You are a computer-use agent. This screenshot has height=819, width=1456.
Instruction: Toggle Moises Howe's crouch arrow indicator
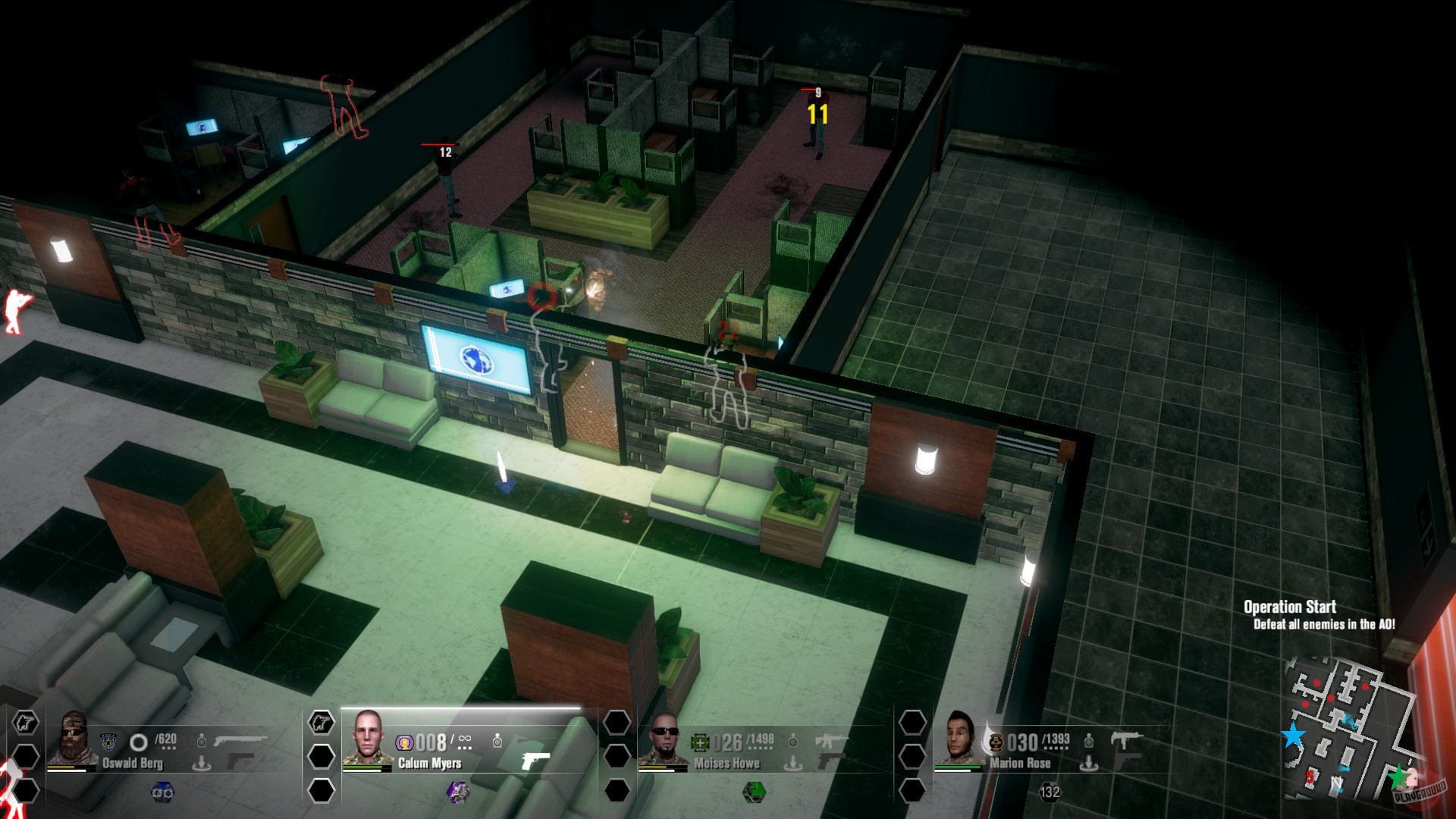point(793,764)
